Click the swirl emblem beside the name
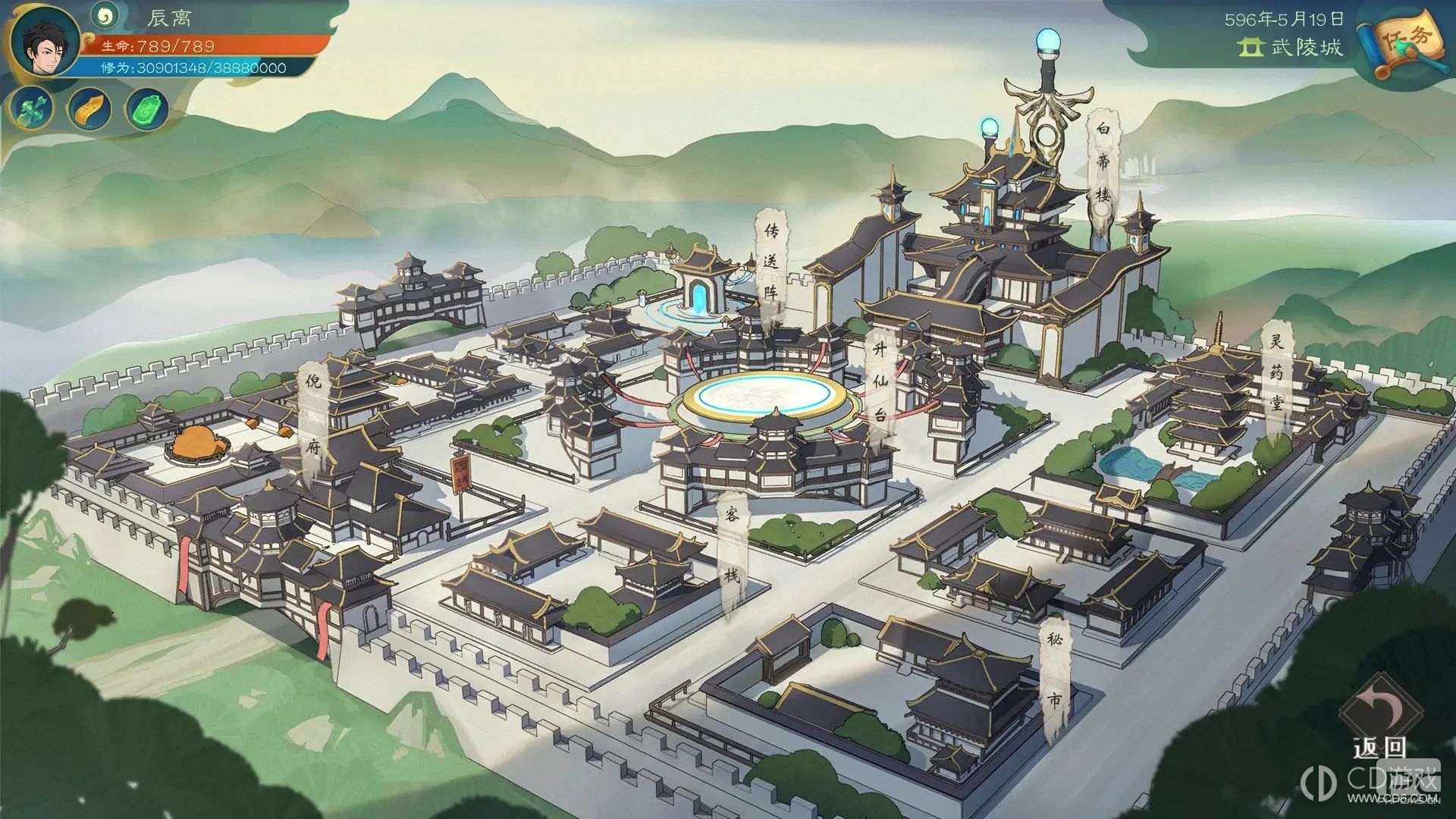Screen dimensions: 1456x819 coord(105,14)
